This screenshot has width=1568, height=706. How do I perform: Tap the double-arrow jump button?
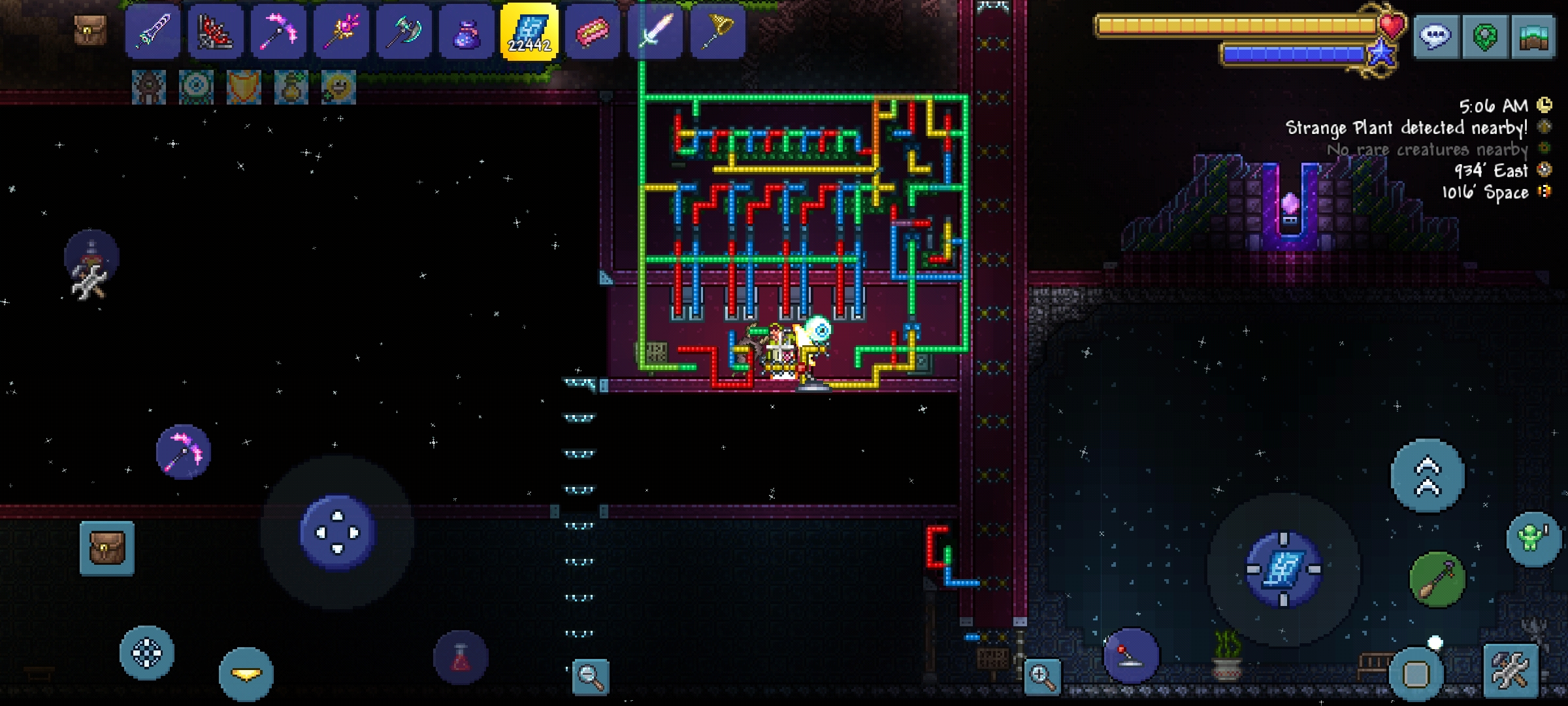tap(1428, 475)
